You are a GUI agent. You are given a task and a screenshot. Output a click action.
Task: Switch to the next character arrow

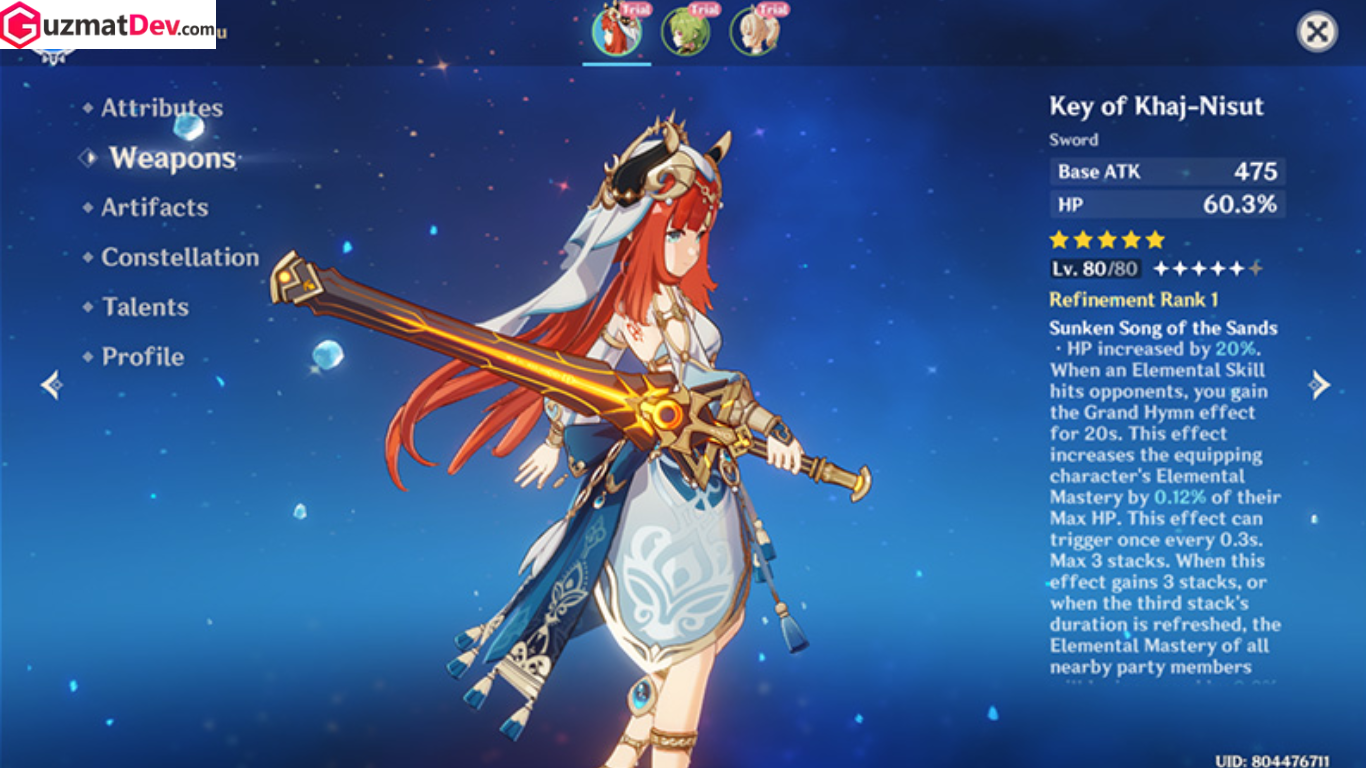[1320, 384]
